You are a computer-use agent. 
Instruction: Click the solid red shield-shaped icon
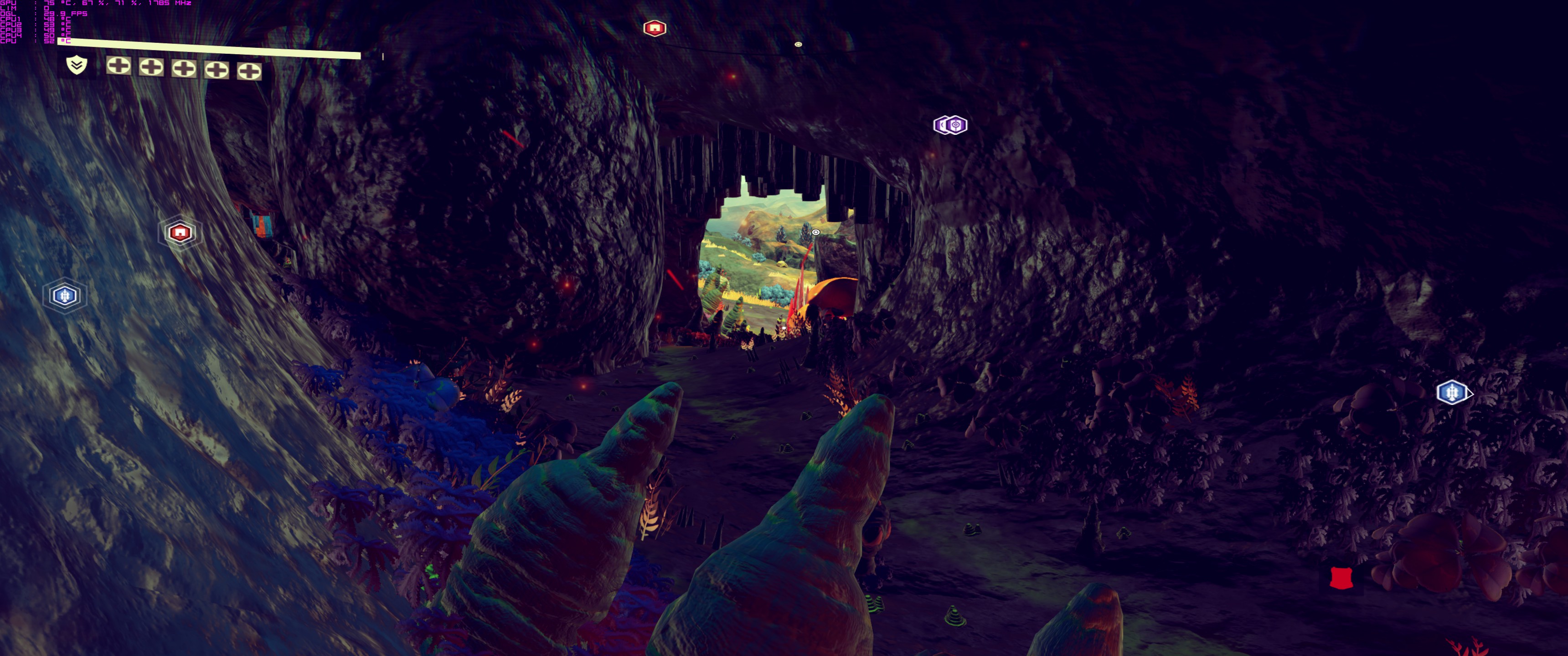pos(1341,578)
